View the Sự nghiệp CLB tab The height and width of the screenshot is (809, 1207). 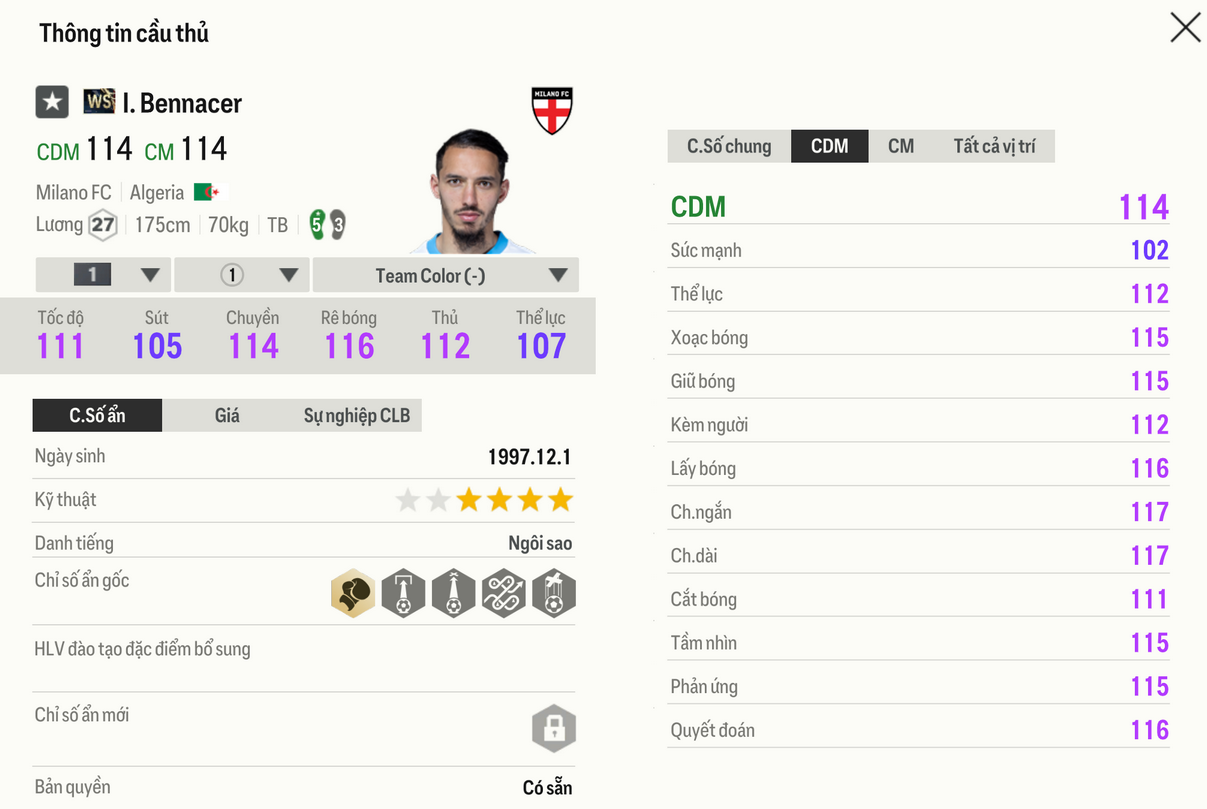[x=356, y=415]
